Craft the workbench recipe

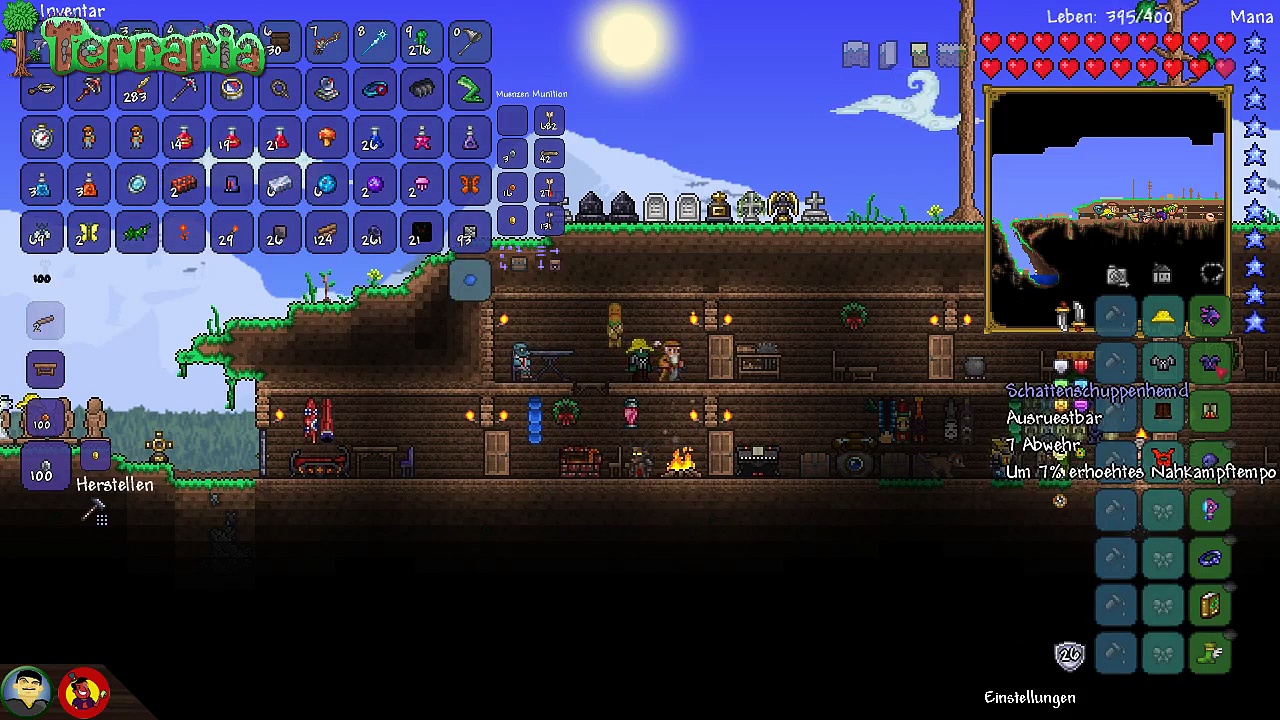click(45, 369)
